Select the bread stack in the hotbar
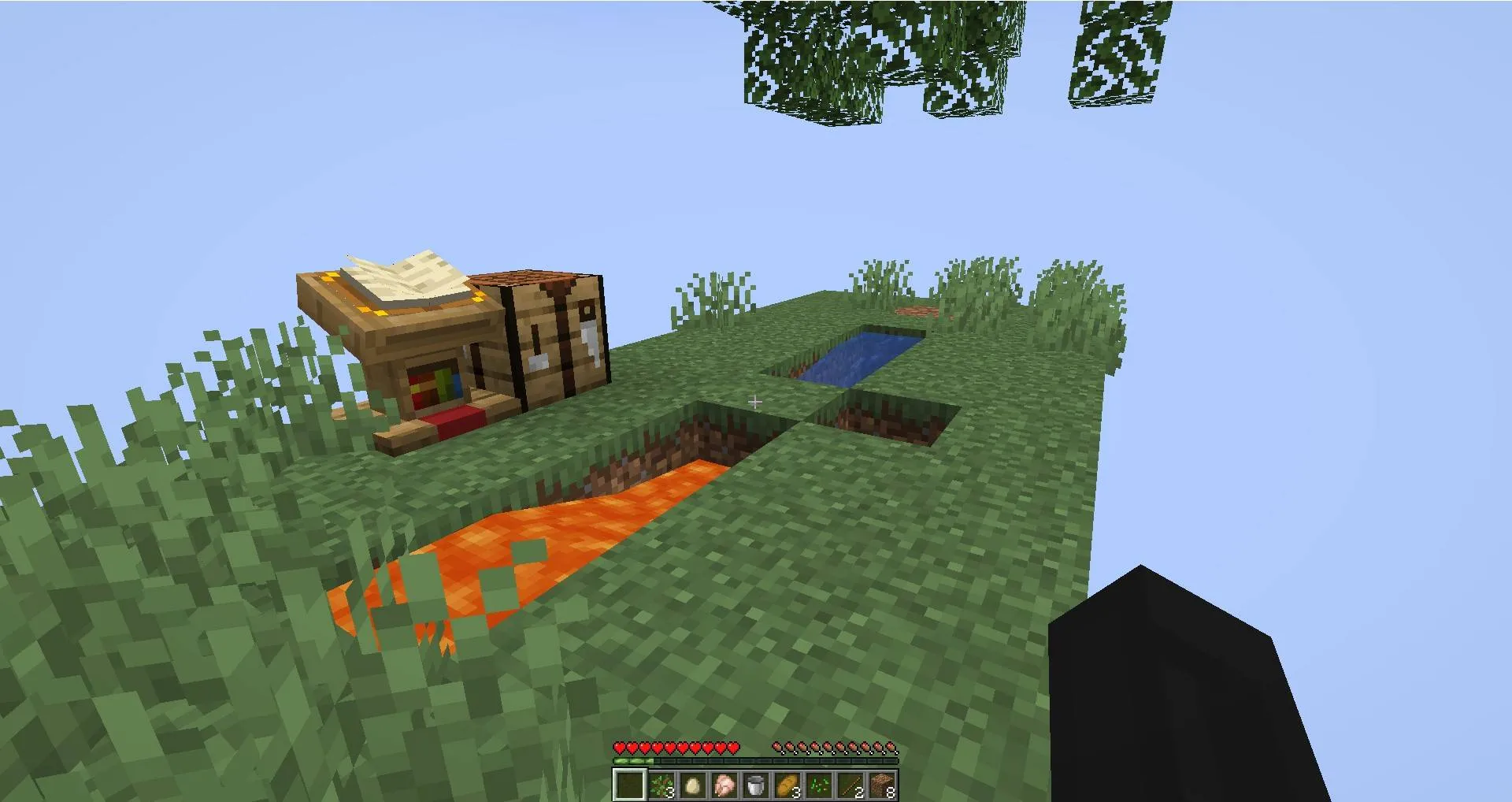 [787, 785]
